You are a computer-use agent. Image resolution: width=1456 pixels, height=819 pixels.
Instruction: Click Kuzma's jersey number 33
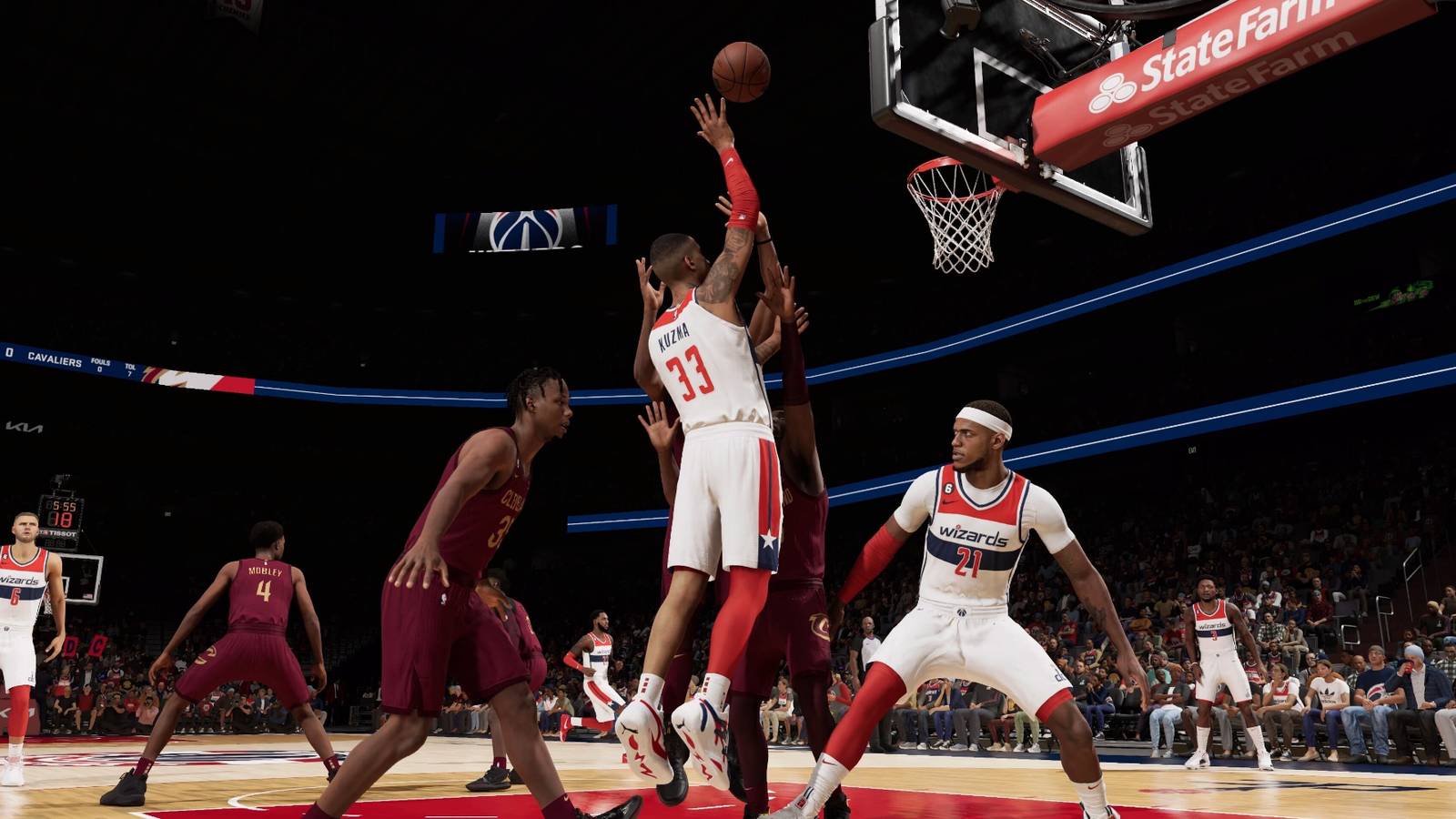coord(690,375)
